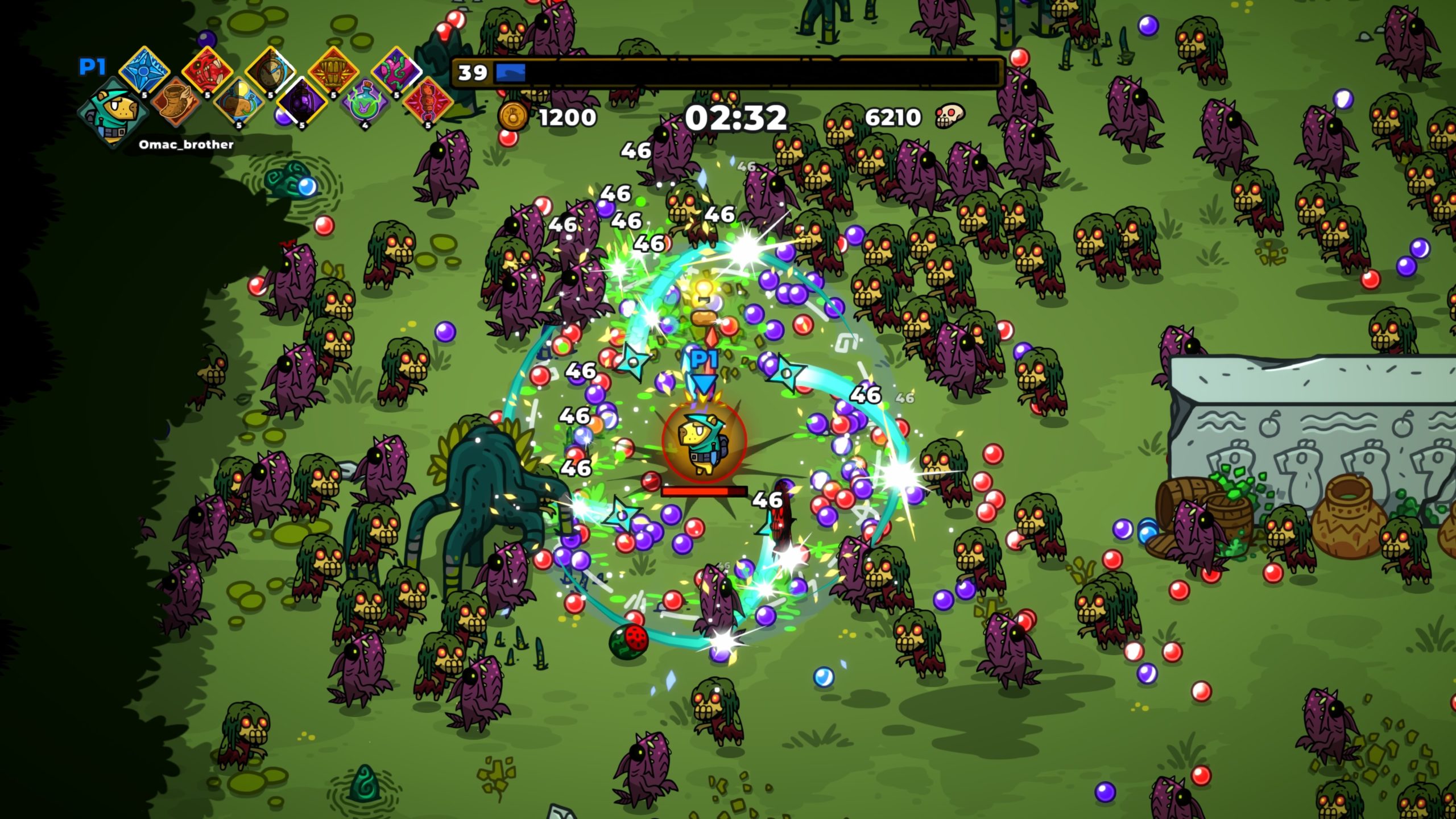The image size is (1456, 819).
Task: Select the blue shuriken weapon icon
Action: coord(144,71)
